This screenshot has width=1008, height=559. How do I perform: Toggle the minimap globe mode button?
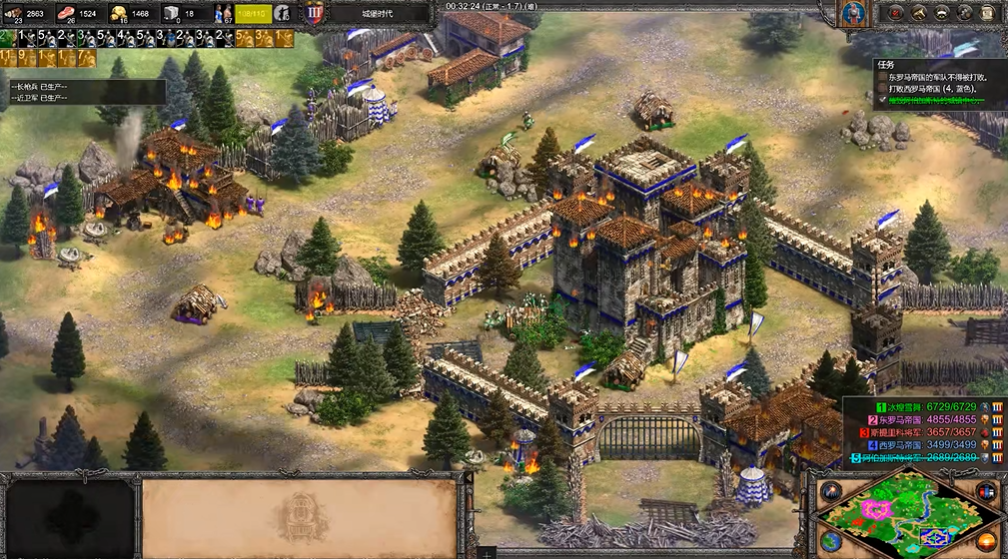coord(830,541)
